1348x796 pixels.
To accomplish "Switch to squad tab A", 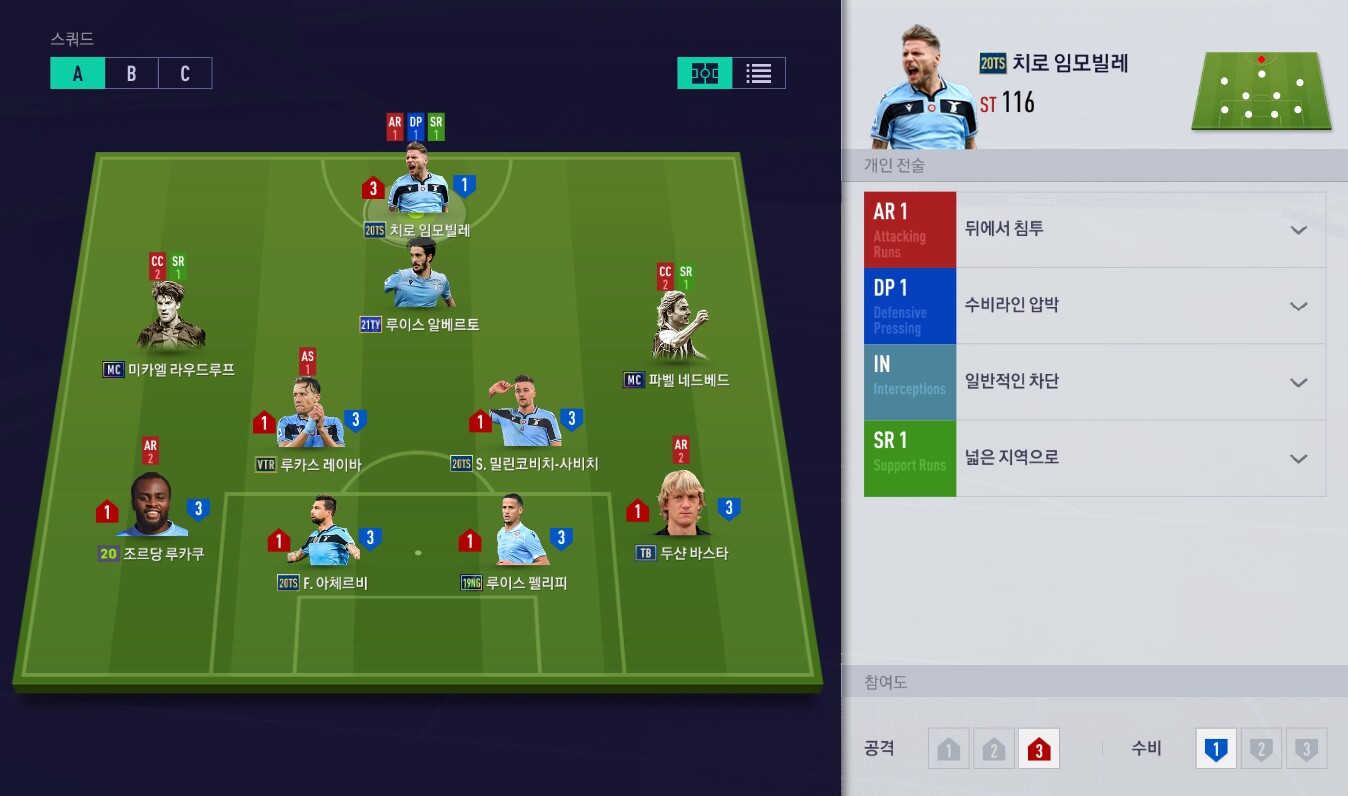I will [x=77, y=73].
